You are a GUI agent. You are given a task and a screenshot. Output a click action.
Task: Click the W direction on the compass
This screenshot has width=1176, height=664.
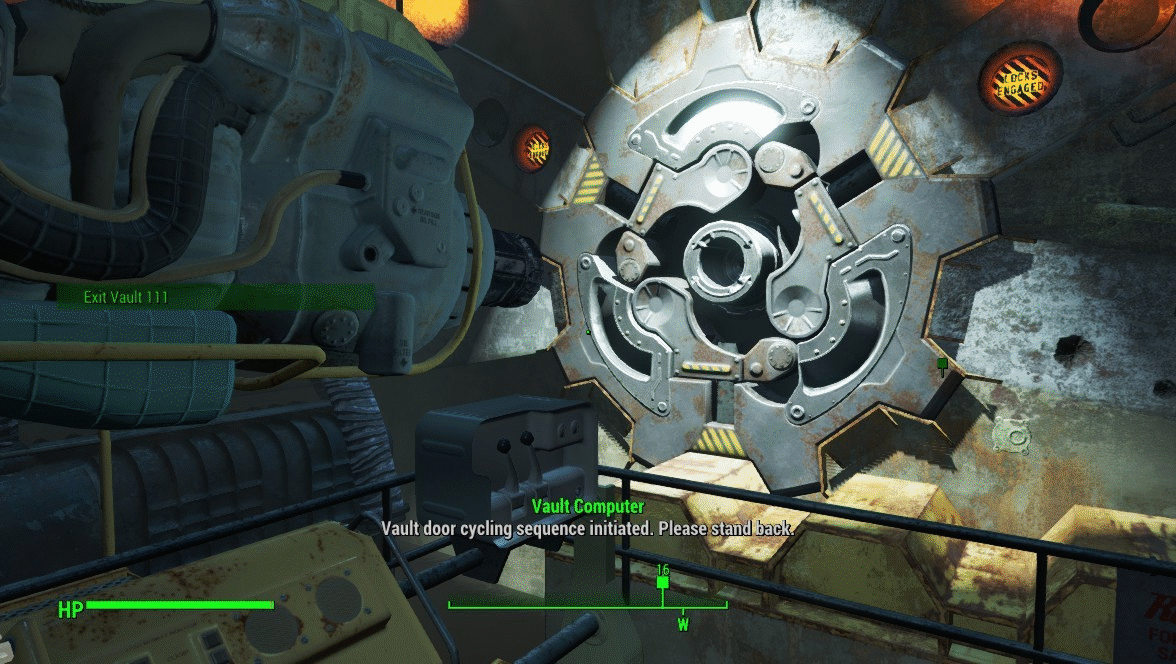[684, 625]
